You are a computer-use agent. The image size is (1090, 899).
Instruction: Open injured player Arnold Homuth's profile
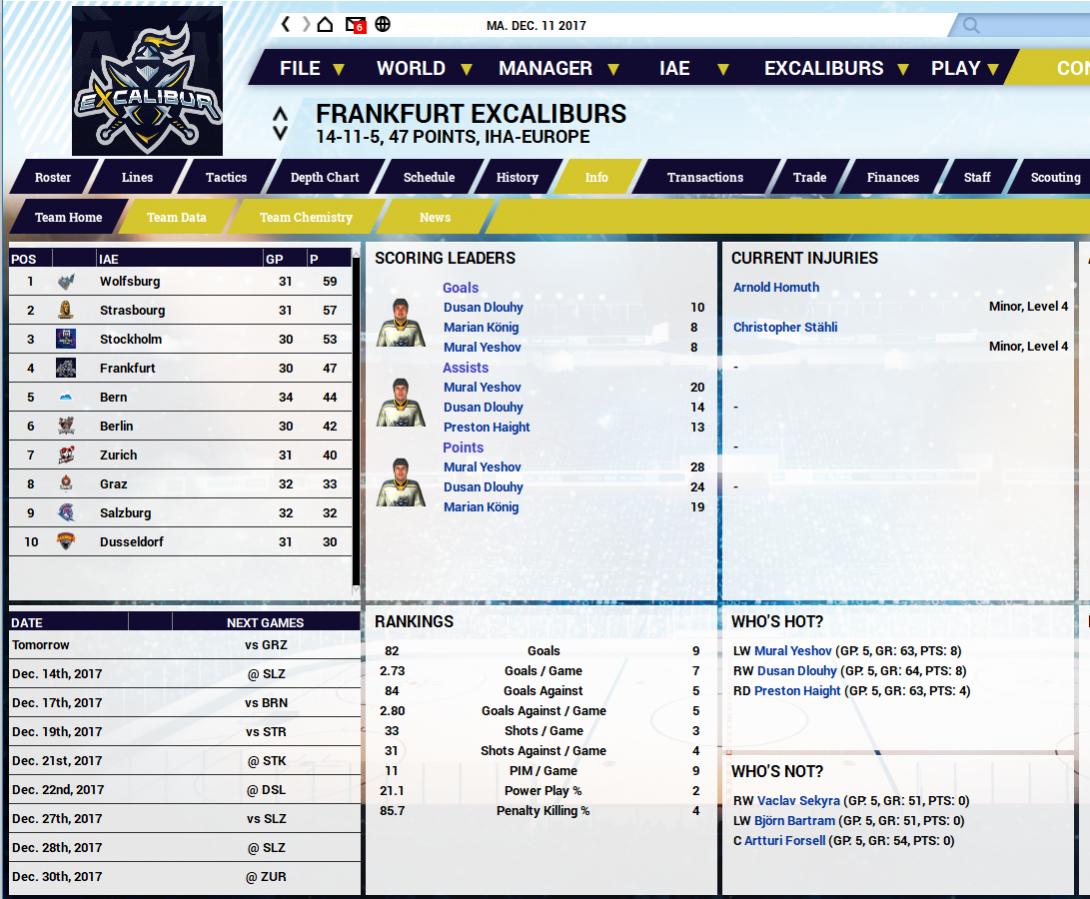776,288
